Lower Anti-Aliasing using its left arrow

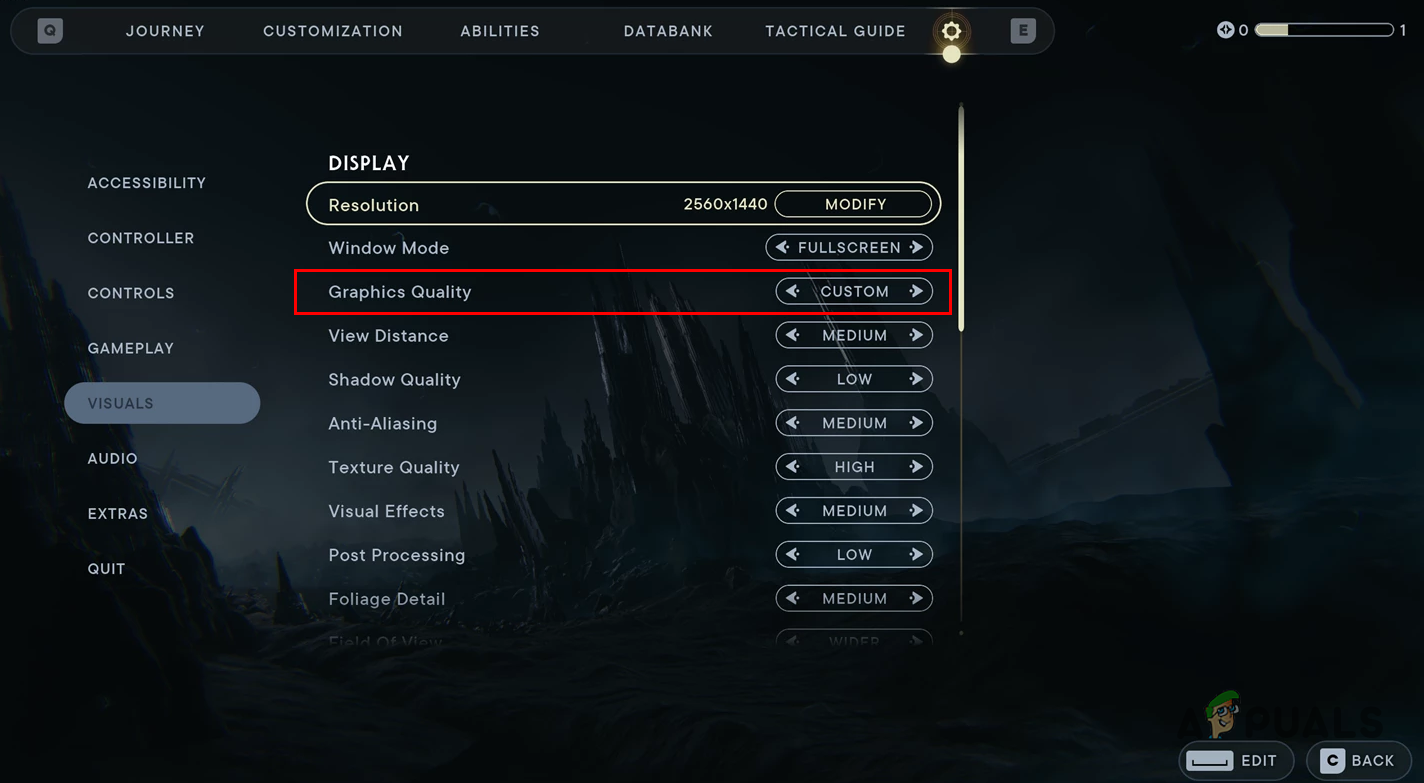tap(792, 423)
